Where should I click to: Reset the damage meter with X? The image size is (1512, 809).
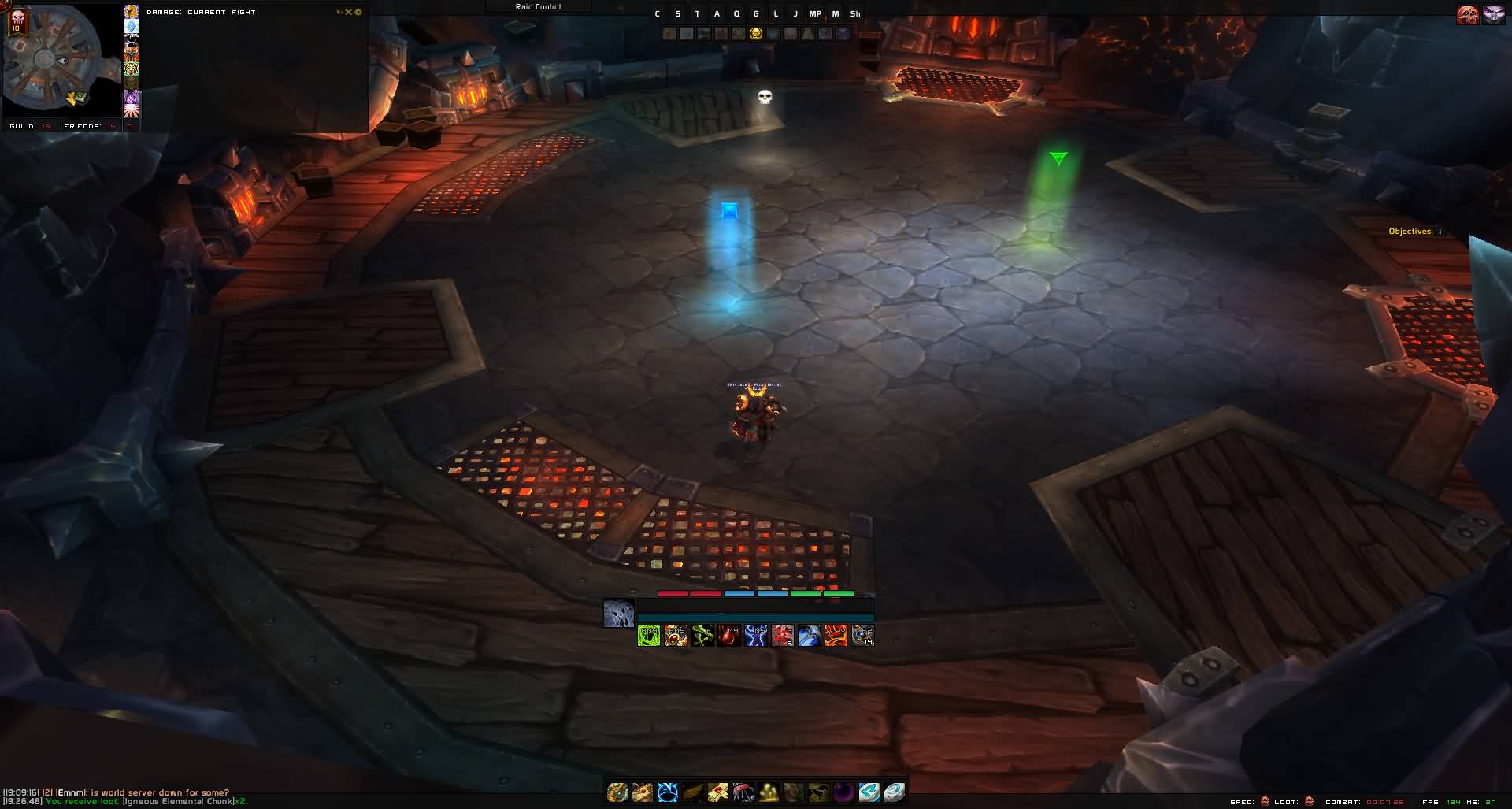pos(350,12)
